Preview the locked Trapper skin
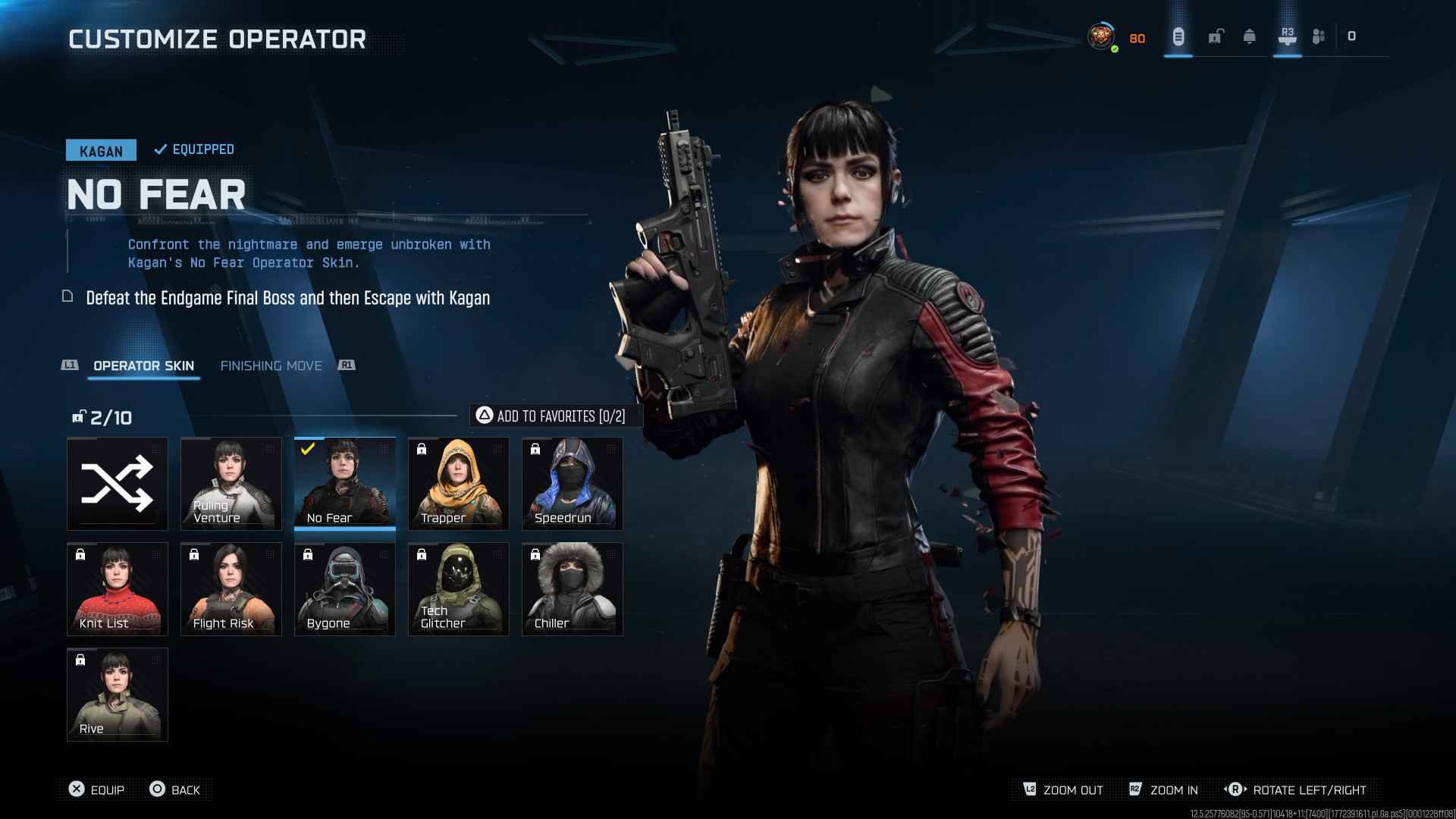 (459, 484)
